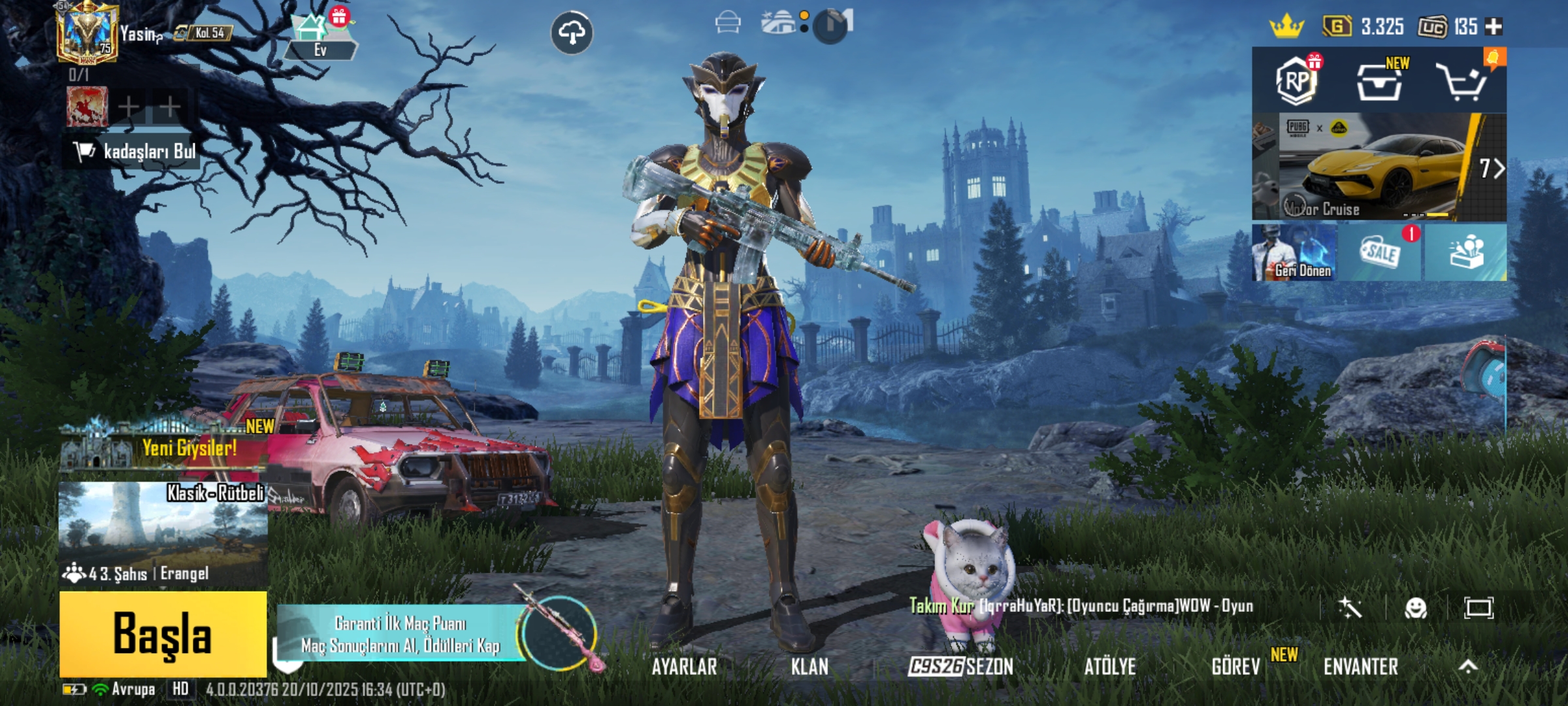Open the RP Royale Pass icon
This screenshot has height=706, width=1568.
(x=1296, y=82)
